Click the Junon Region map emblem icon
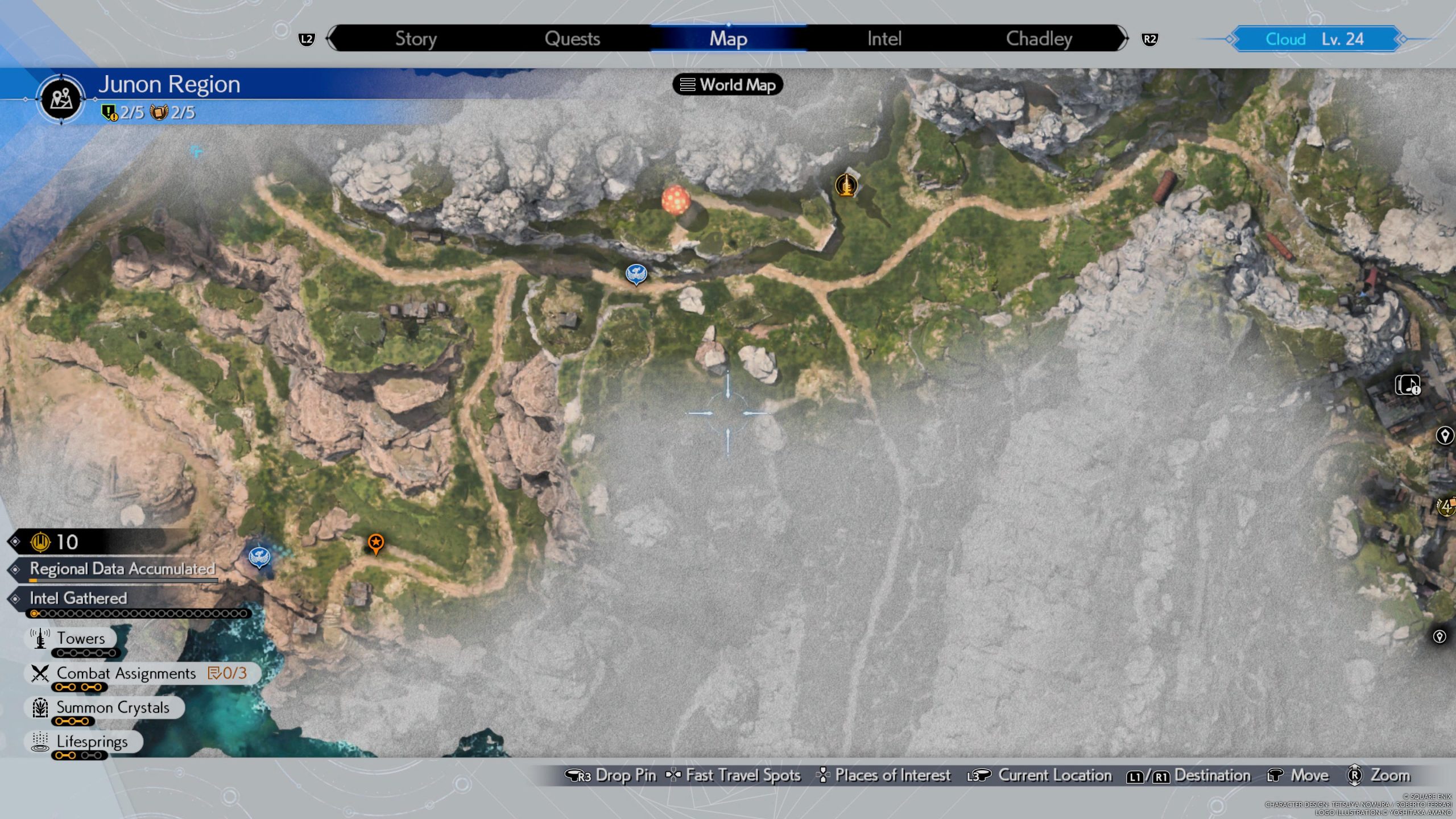 (x=61, y=99)
